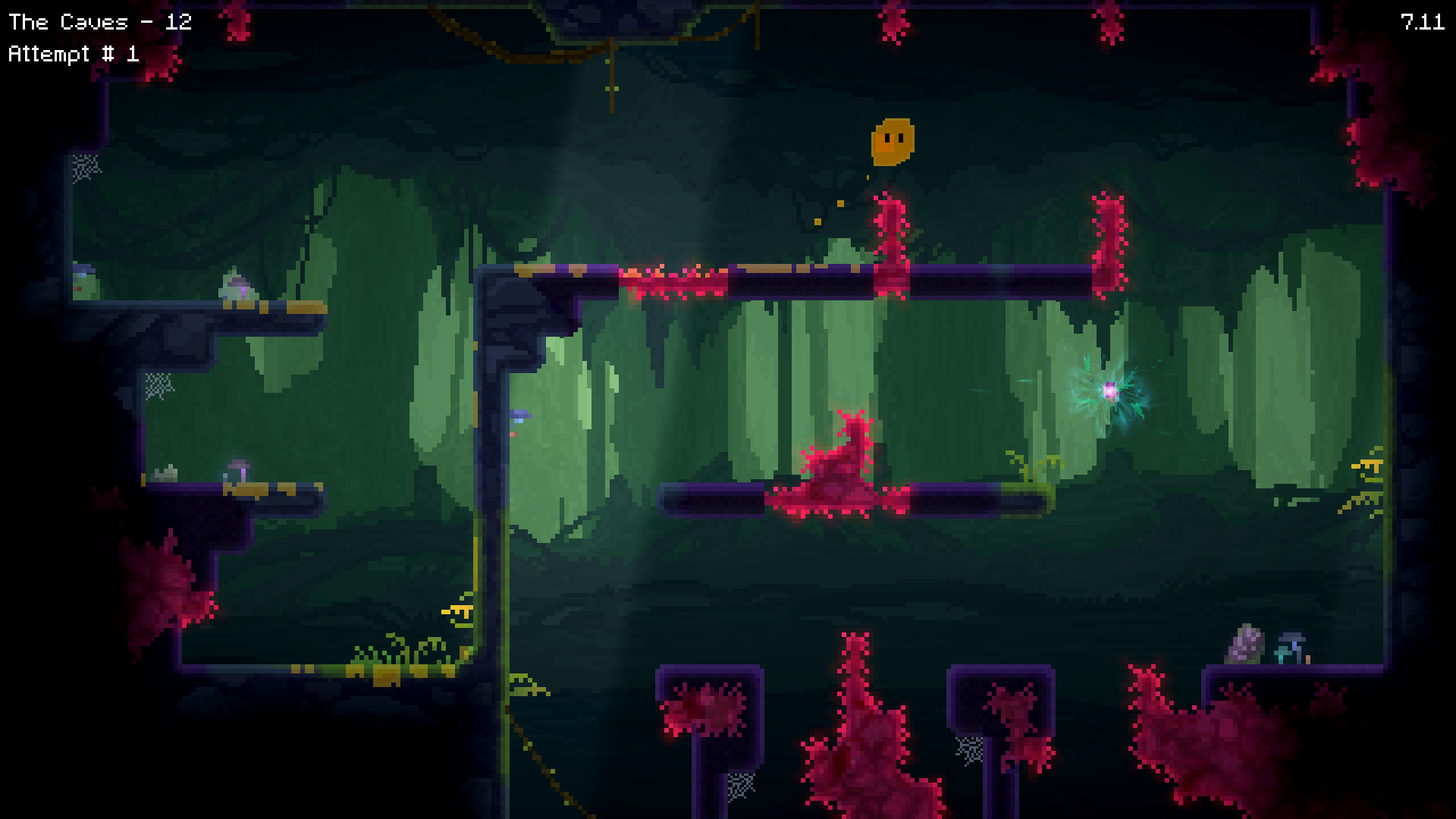The image size is (1456, 819).
Task: Click the orange smiley player character
Action: click(893, 143)
